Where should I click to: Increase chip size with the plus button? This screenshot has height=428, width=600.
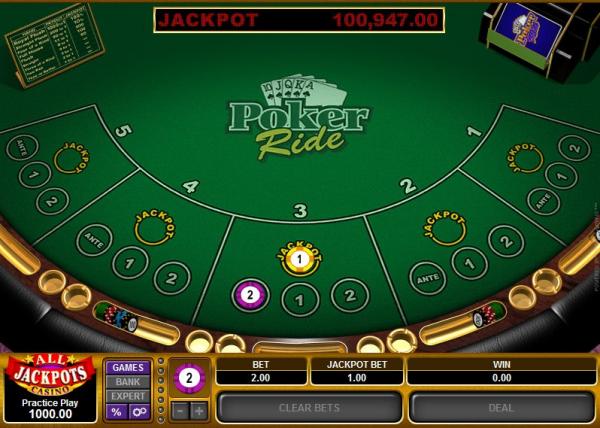(x=198, y=410)
